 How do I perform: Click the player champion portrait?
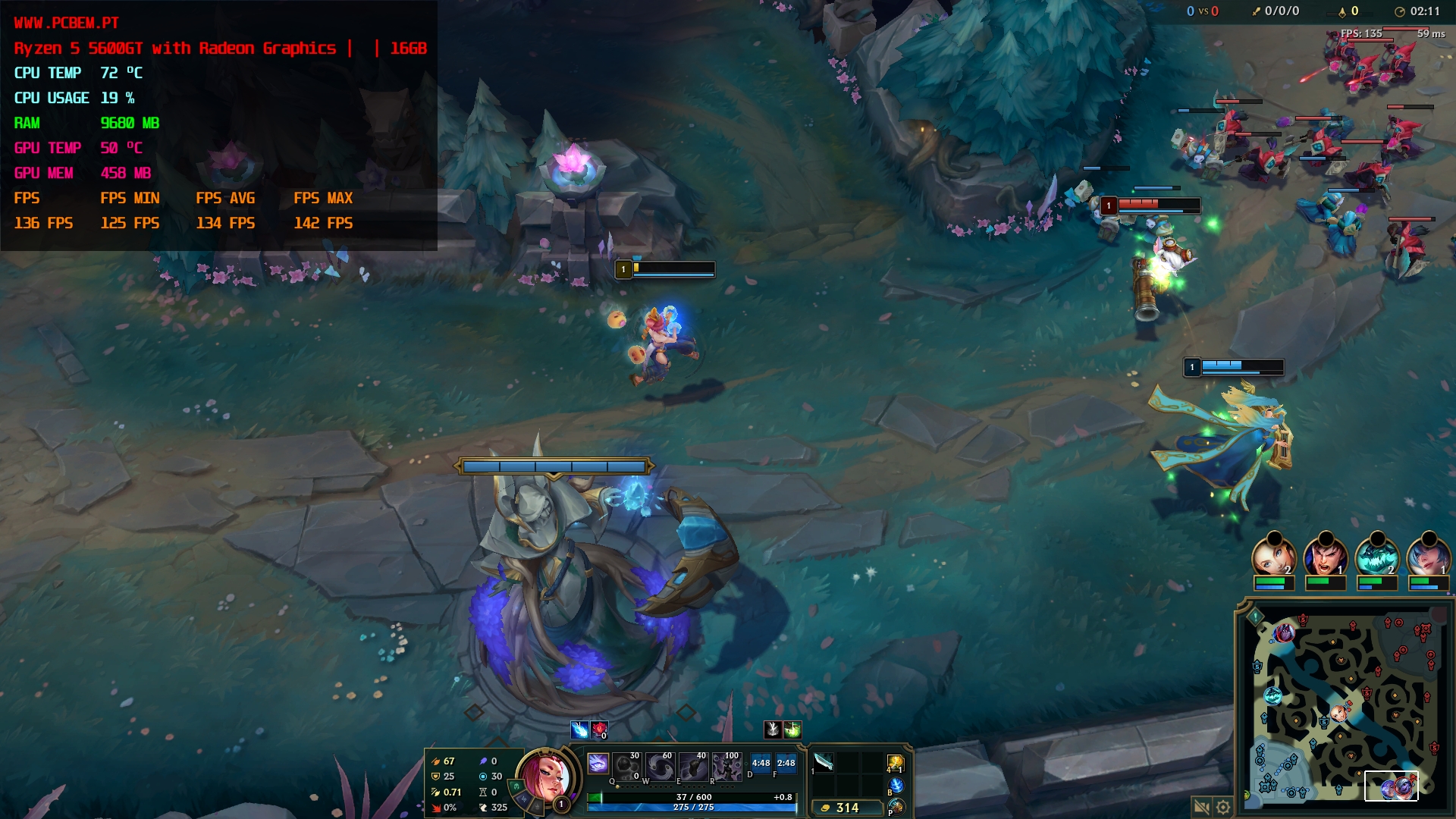(544, 776)
